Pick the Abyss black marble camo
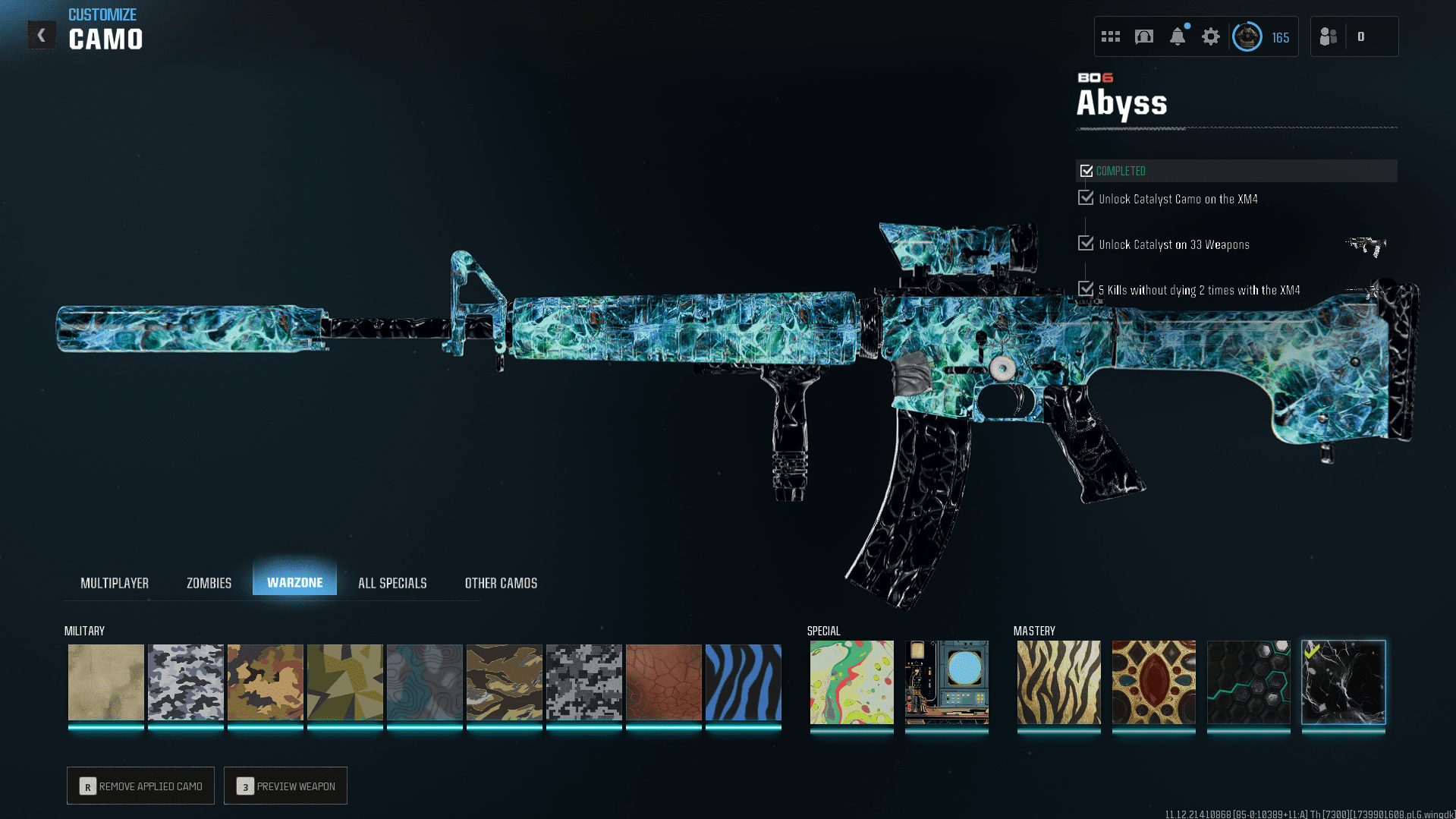 (1343, 682)
